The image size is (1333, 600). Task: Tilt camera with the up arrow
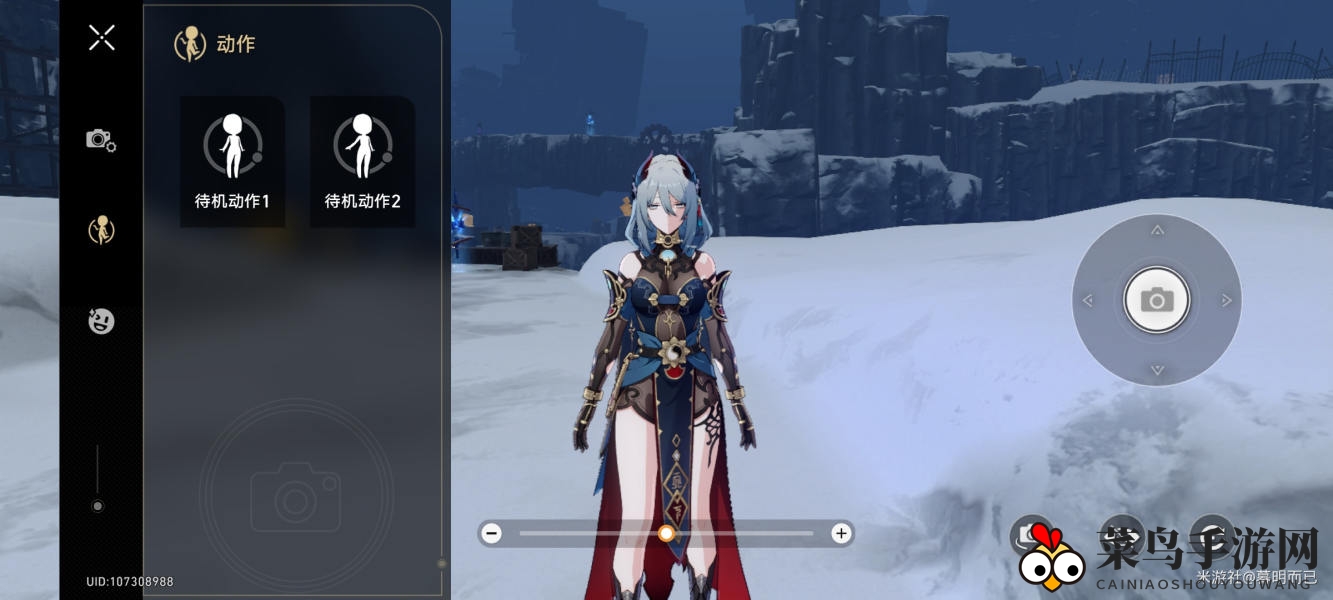pyautogui.click(x=1157, y=231)
